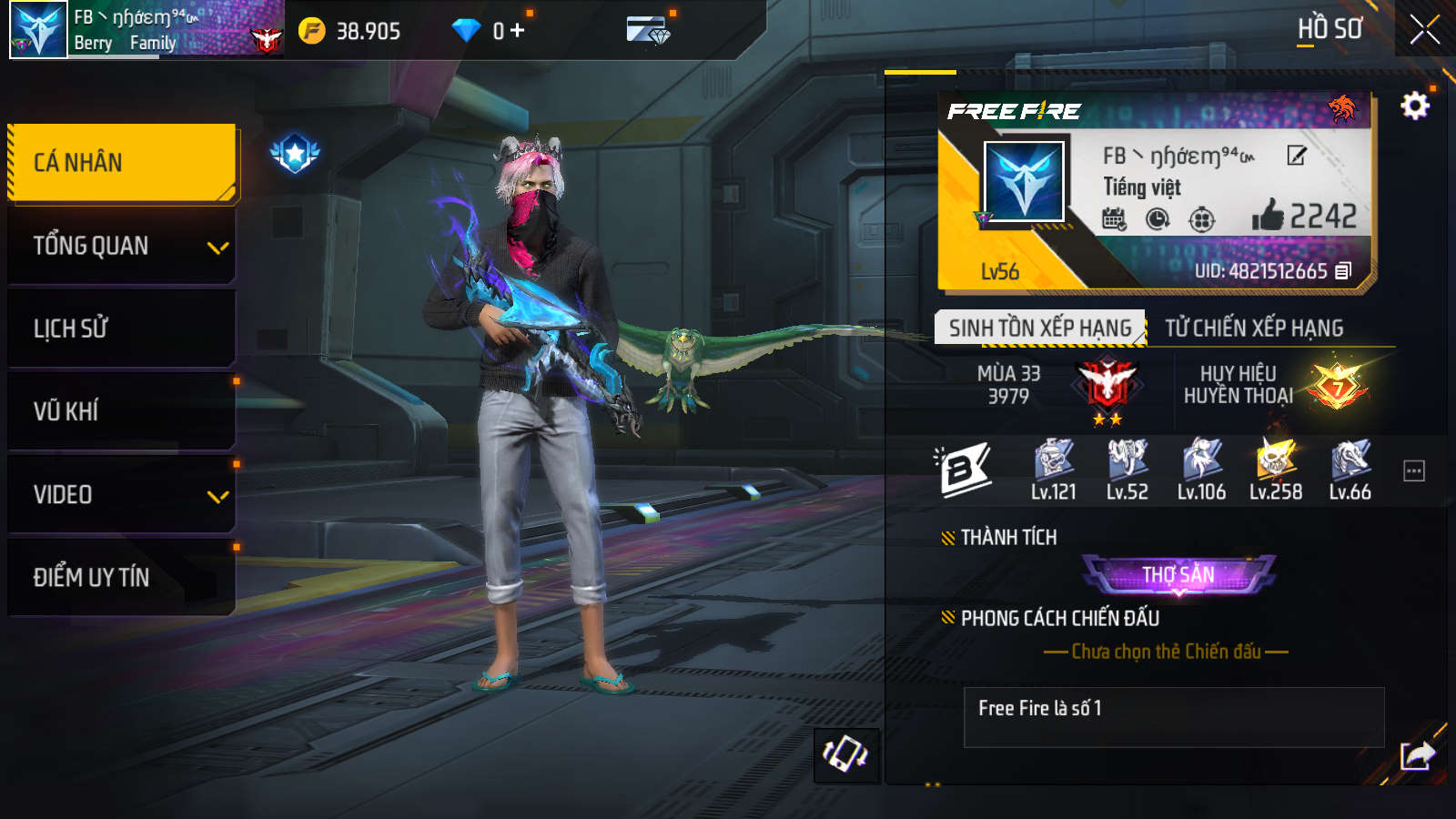Open the ĐIỂM UY TÍN menu
The width and height of the screenshot is (1456, 819).
[x=122, y=577]
